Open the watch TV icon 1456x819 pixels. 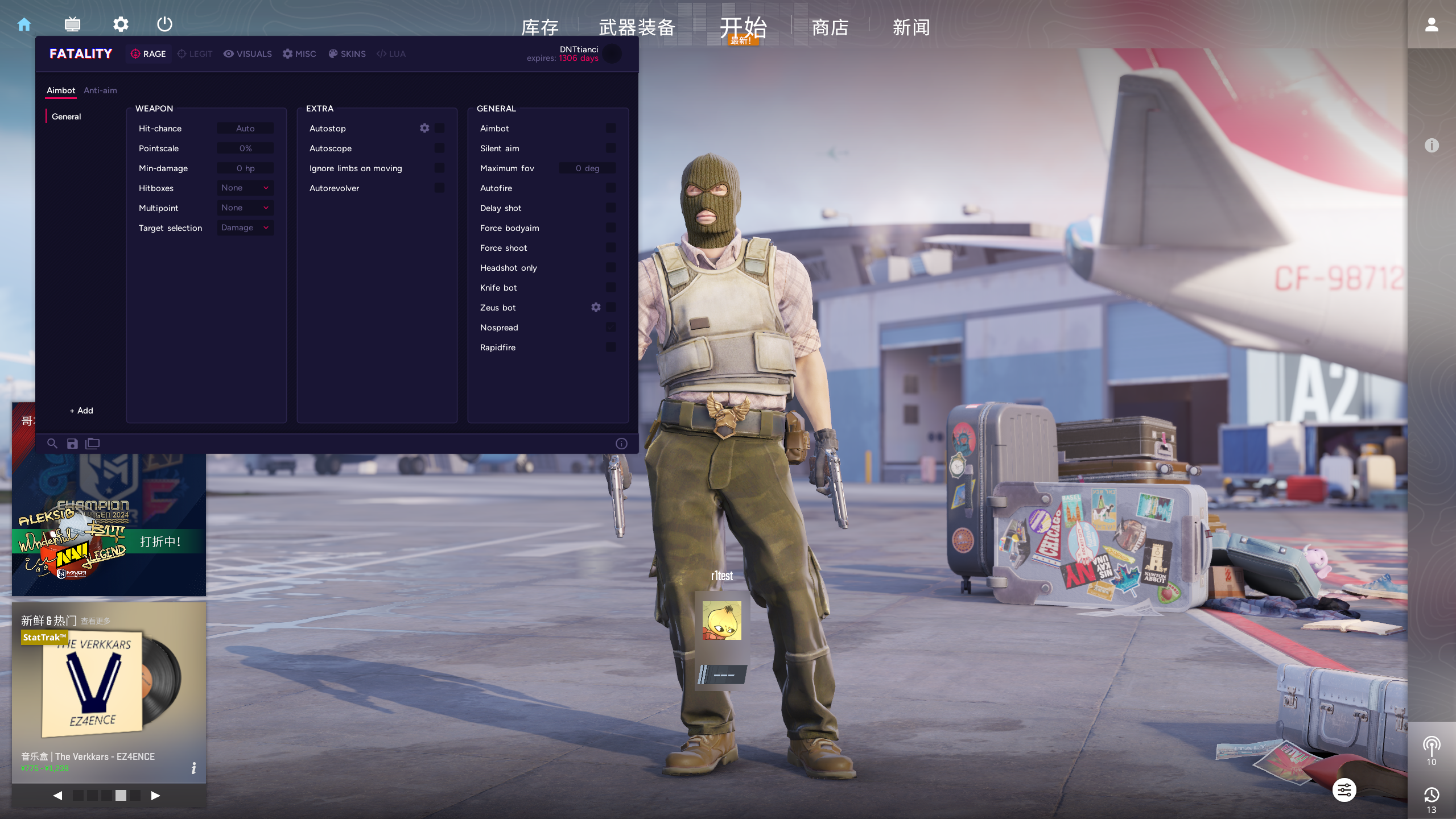click(72, 24)
